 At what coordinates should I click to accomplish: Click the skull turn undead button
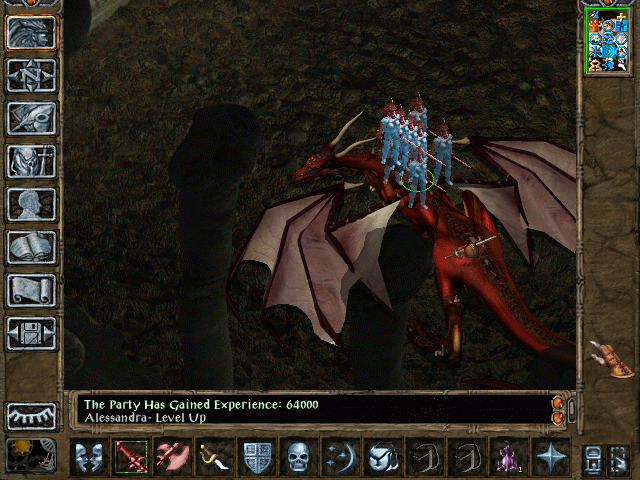click(x=299, y=458)
